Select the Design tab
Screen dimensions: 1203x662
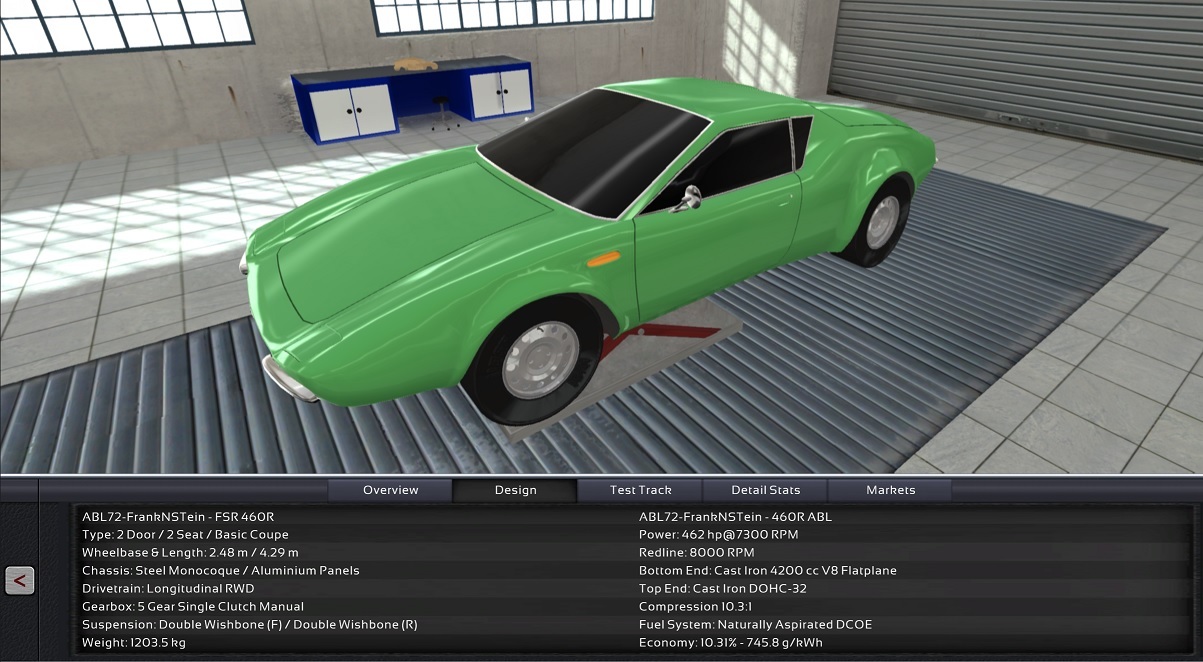click(x=515, y=490)
